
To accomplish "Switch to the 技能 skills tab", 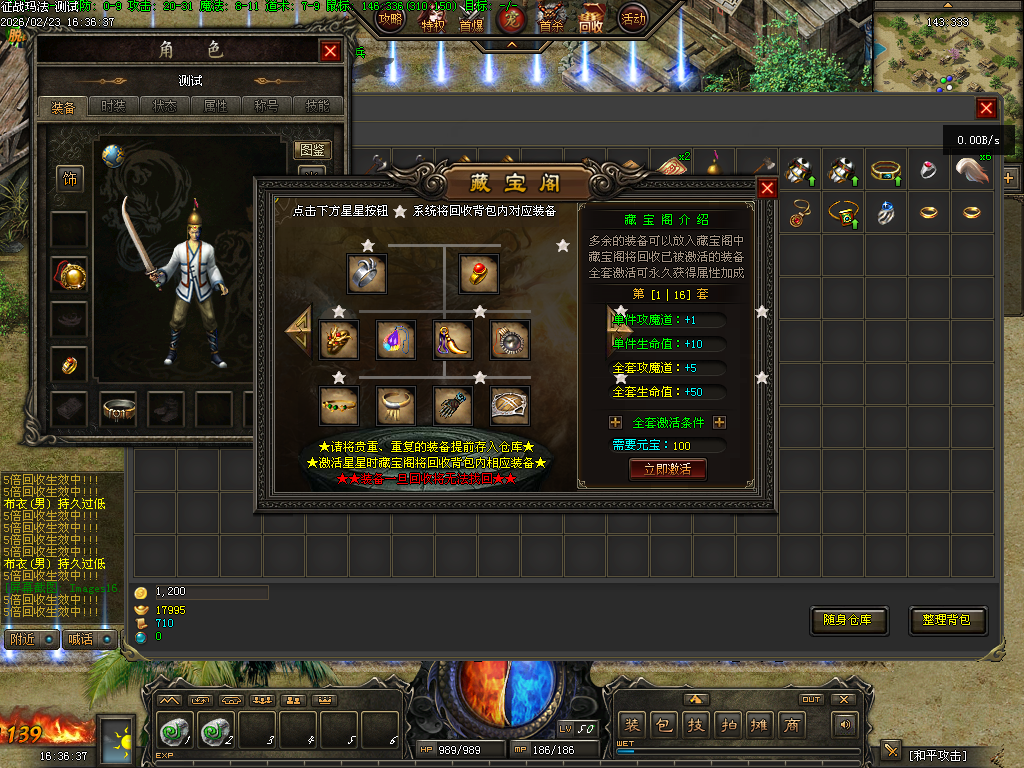I will (317, 106).
